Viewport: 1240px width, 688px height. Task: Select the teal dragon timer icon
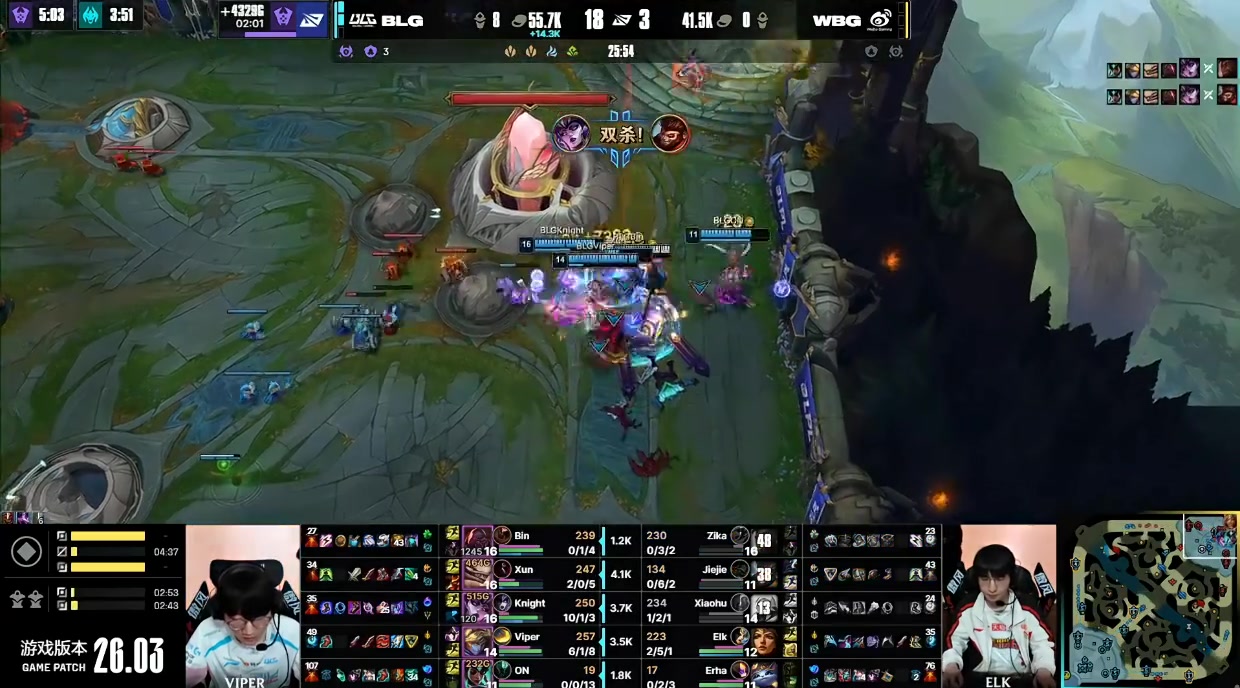click(91, 16)
